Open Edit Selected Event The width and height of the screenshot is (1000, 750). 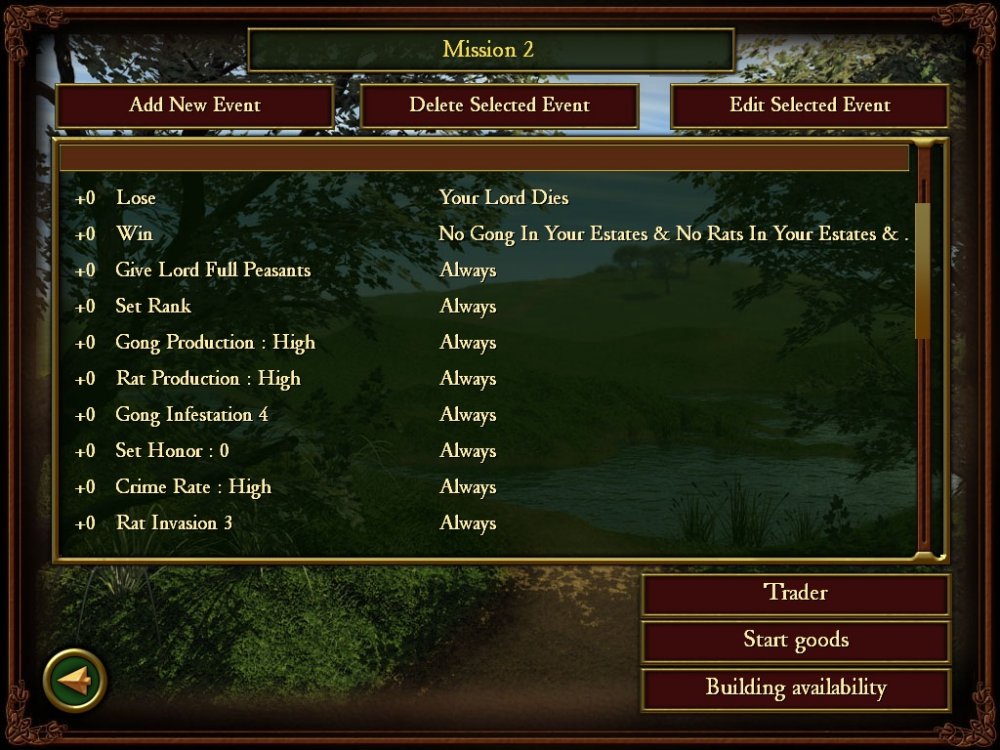pyautogui.click(x=809, y=106)
